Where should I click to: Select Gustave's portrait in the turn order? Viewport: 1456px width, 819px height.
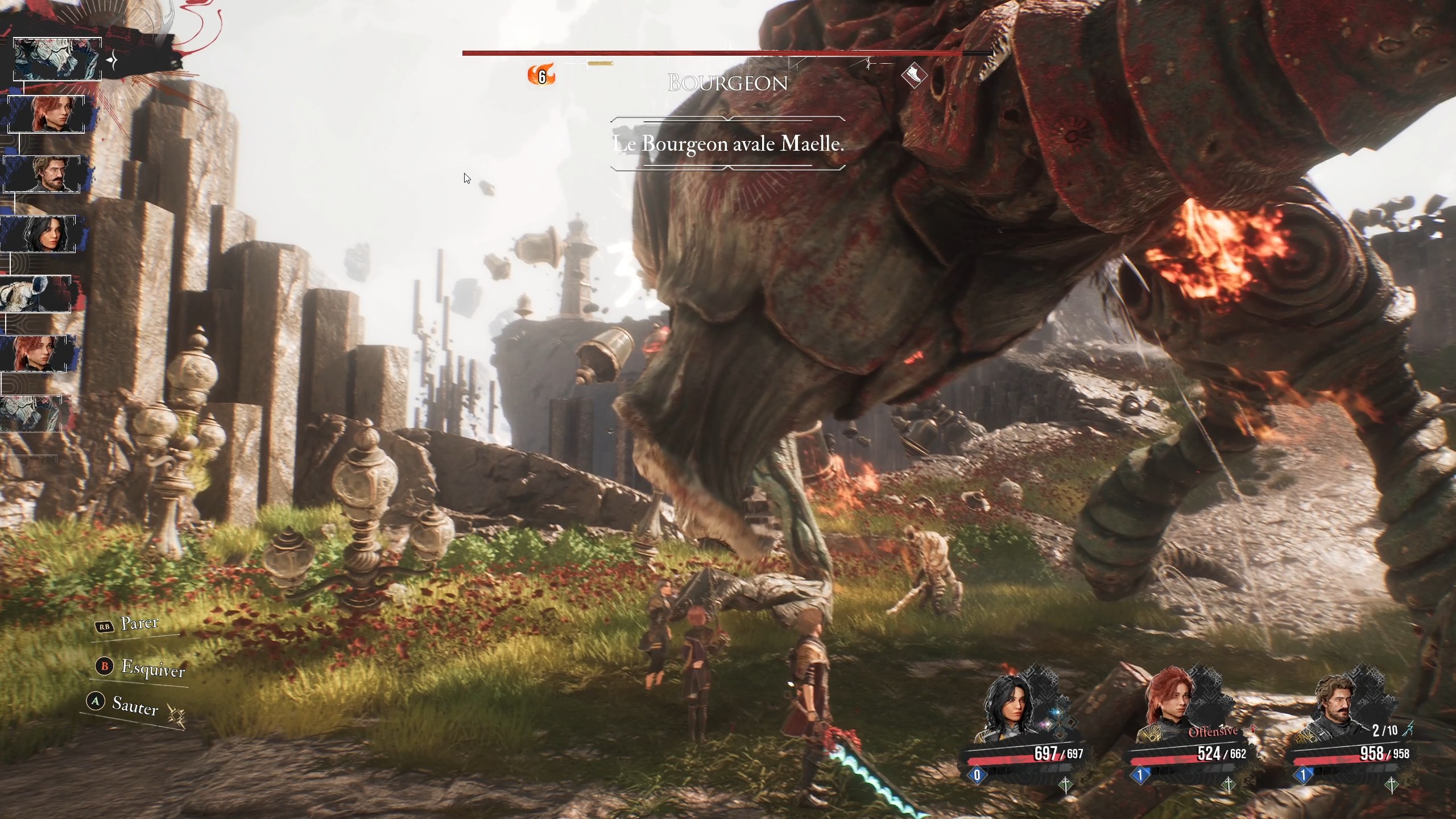click(42, 174)
